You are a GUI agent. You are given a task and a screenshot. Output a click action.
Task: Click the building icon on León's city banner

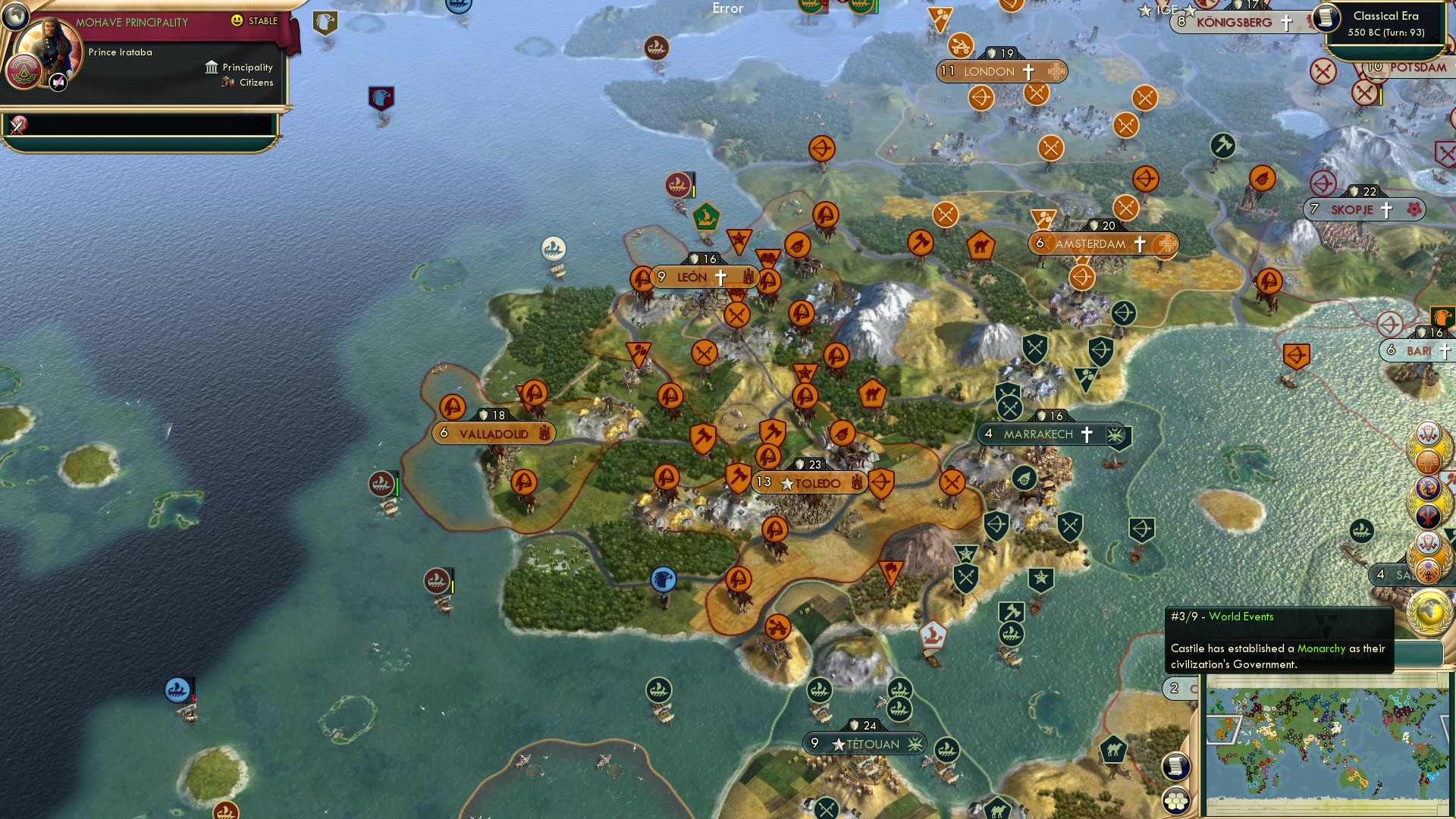pyautogui.click(x=748, y=278)
